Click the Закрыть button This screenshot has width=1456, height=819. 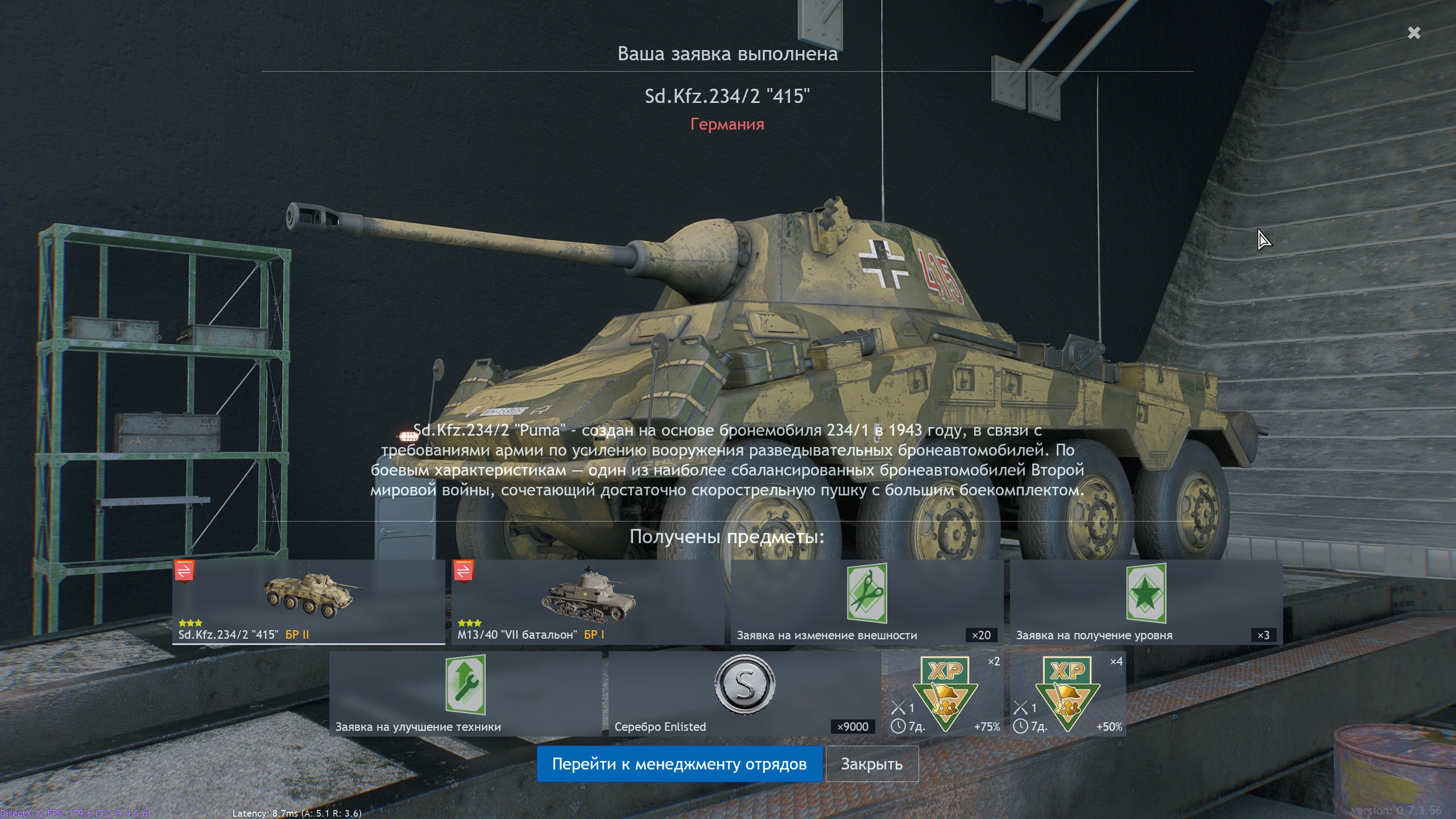[x=871, y=764]
